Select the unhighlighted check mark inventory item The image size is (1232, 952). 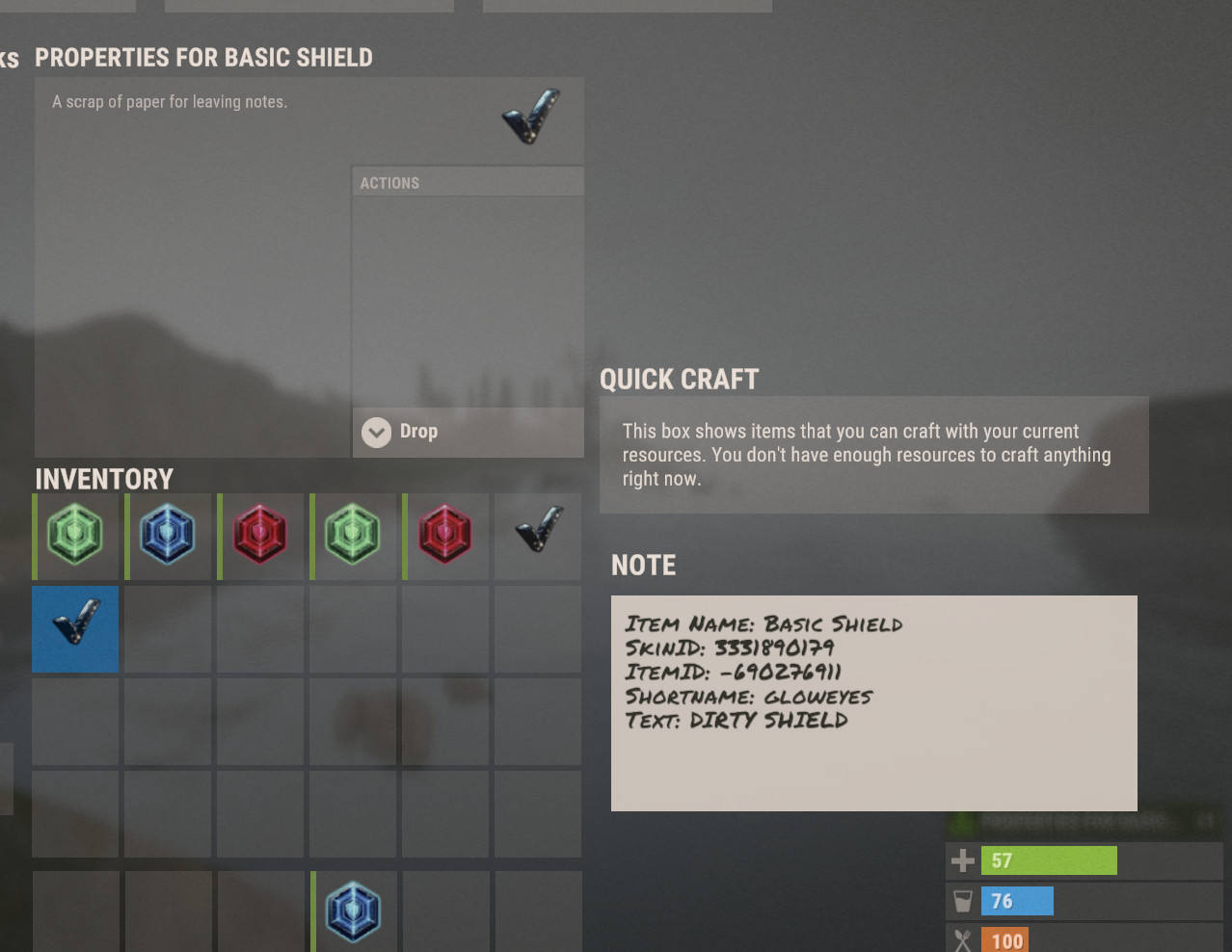click(x=538, y=536)
